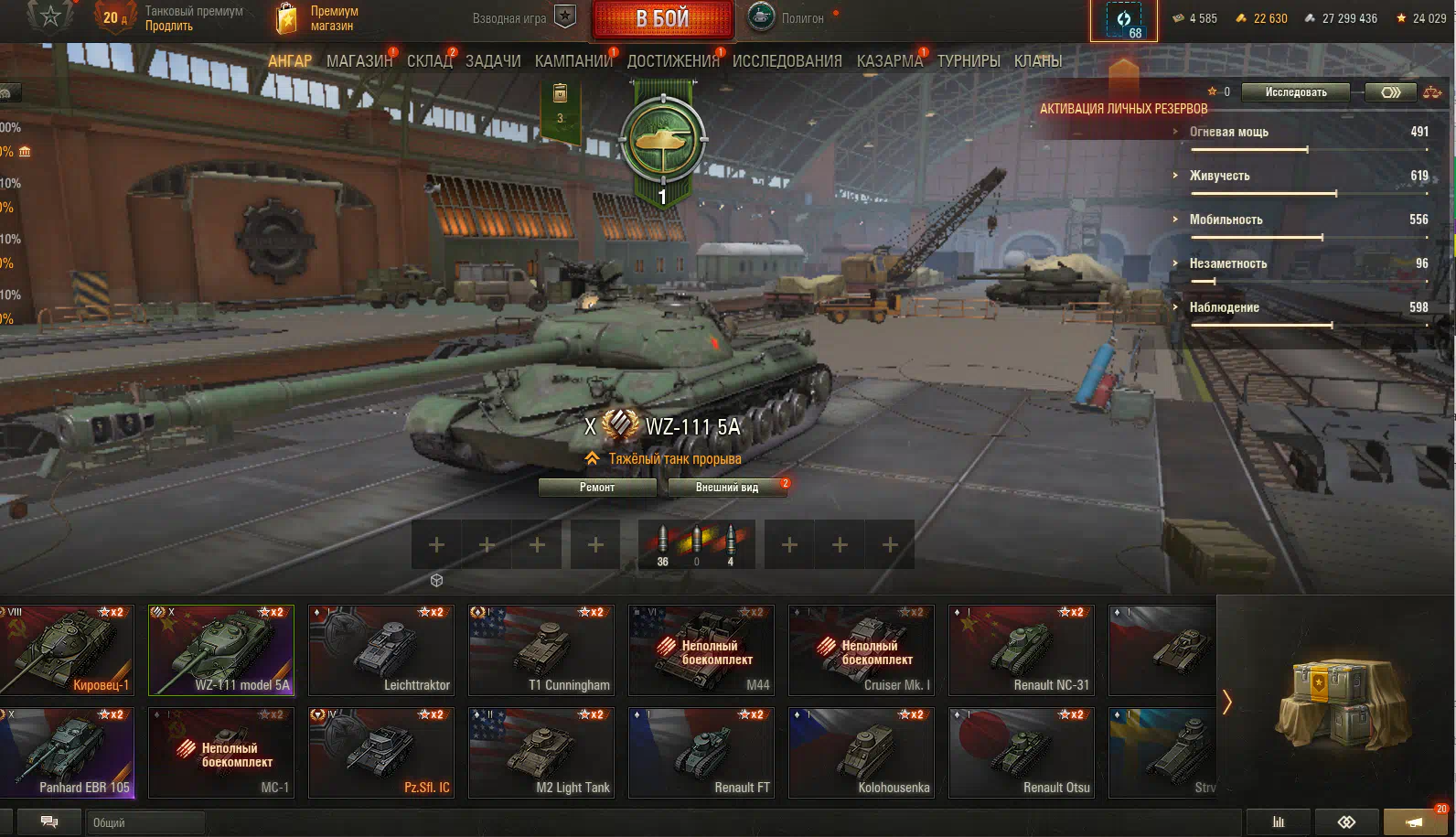Start battle with the В БОЙ button
The height and width of the screenshot is (837, 1456).
click(662, 19)
